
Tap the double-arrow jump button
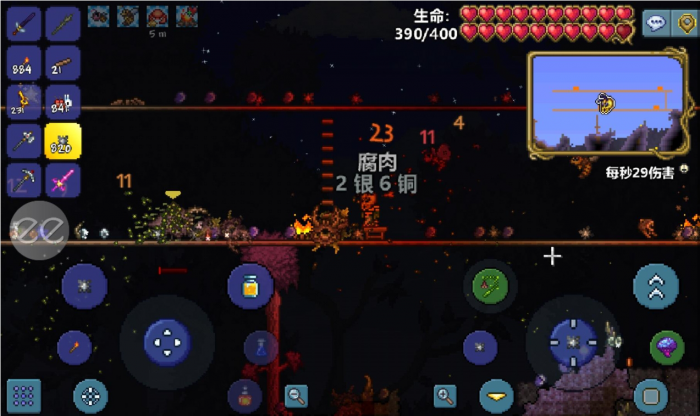click(656, 288)
